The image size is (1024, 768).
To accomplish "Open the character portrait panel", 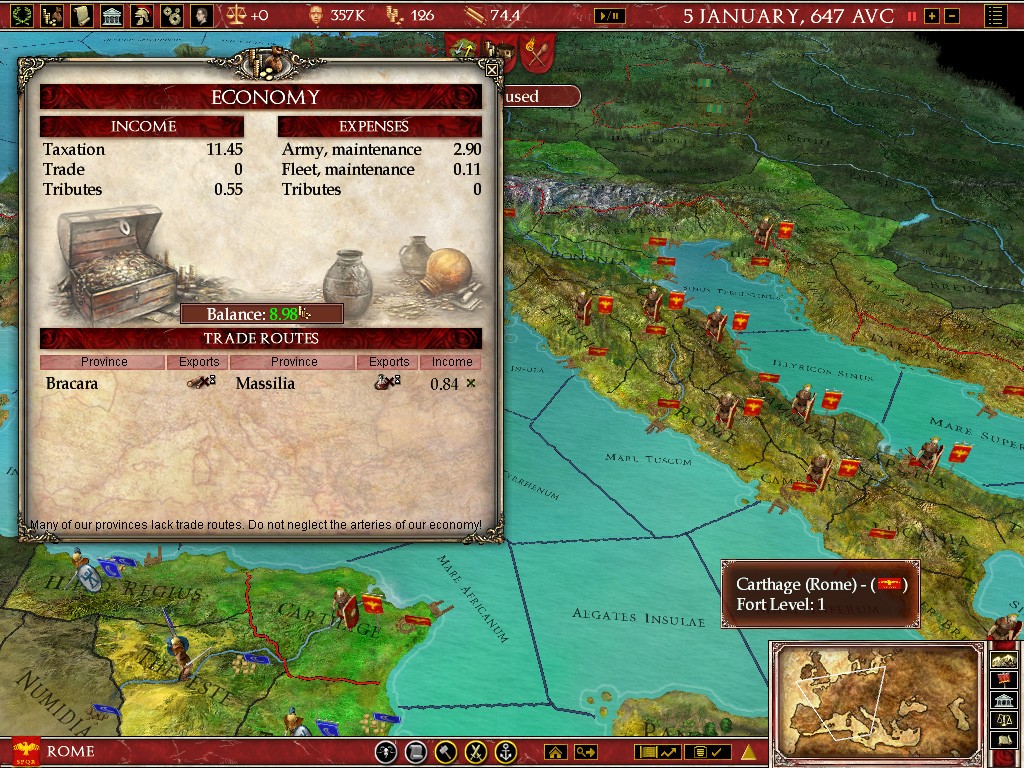I will click(202, 15).
